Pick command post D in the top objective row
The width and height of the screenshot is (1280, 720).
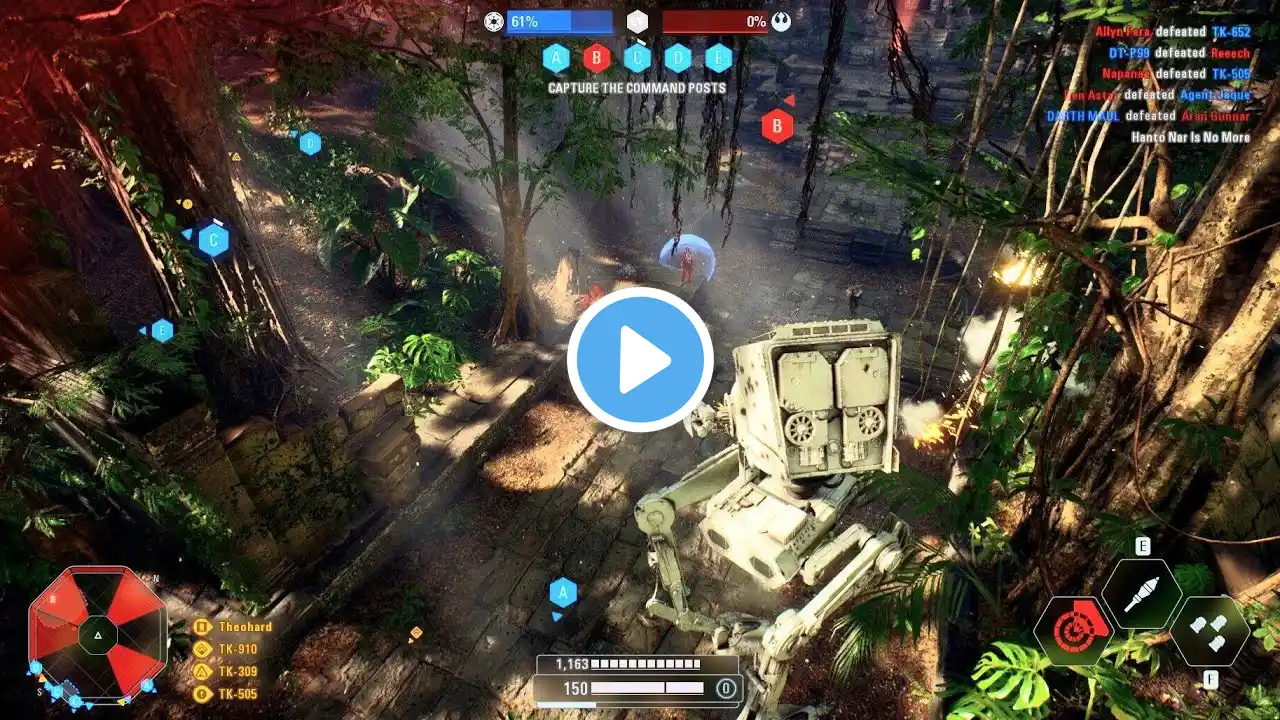[x=678, y=58]
